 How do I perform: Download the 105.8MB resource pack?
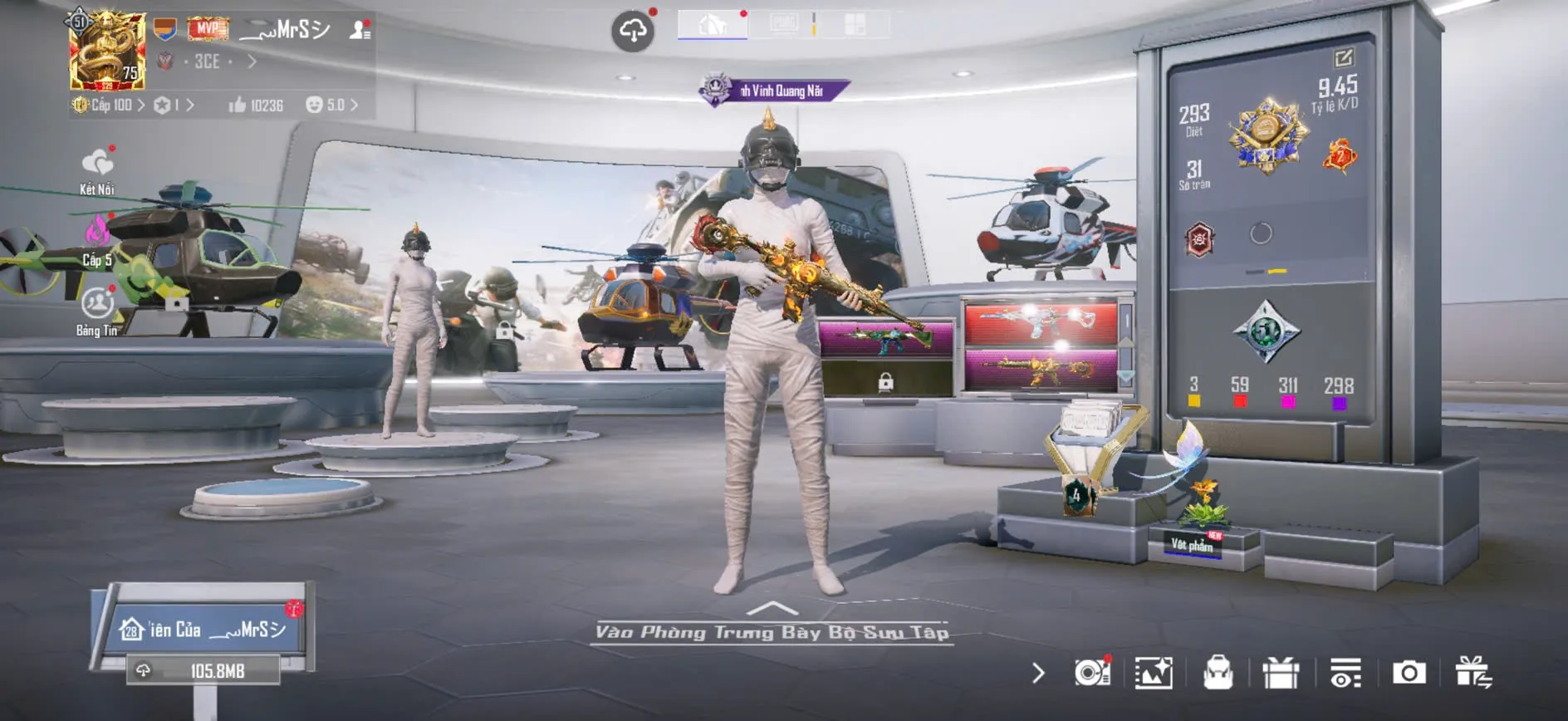203,670
